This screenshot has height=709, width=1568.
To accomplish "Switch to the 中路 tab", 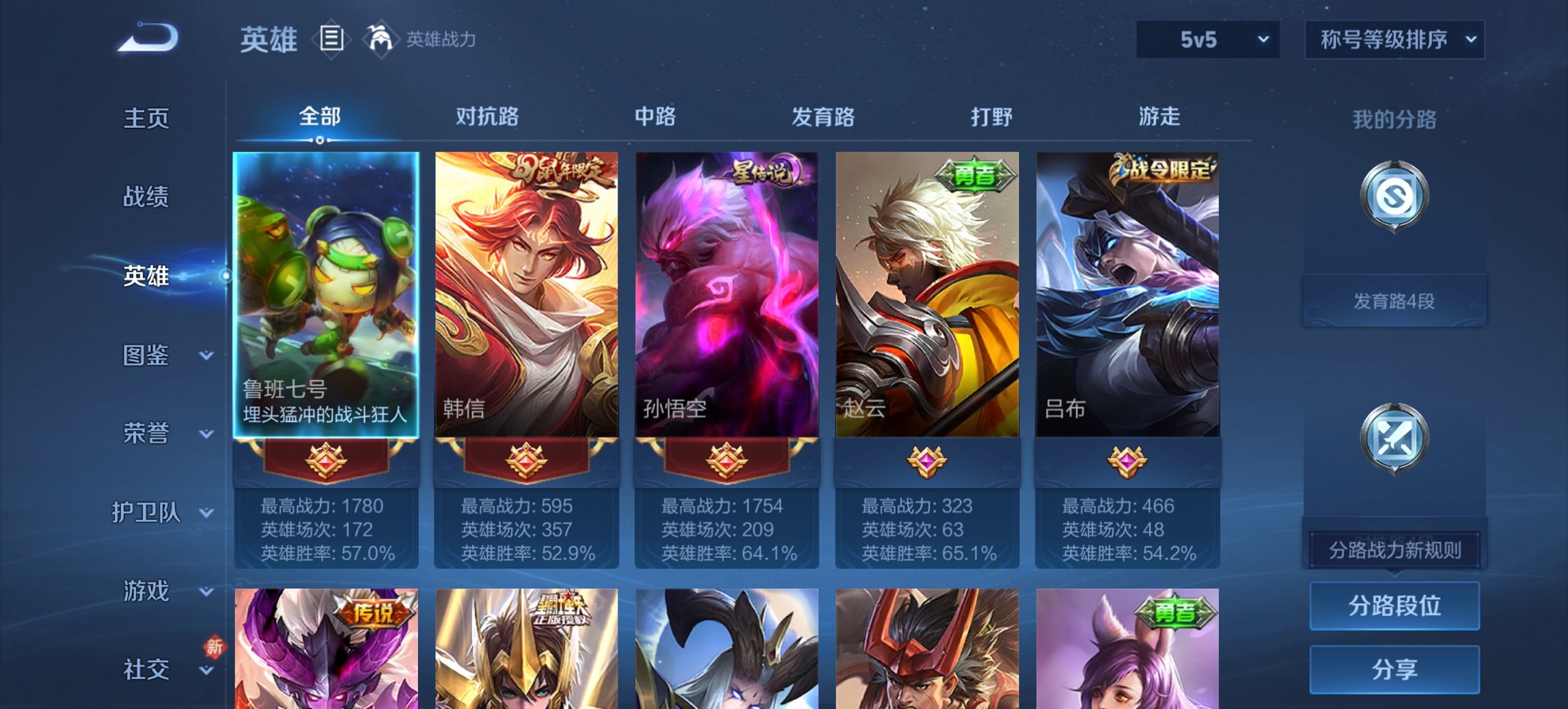I will [654, 117].
